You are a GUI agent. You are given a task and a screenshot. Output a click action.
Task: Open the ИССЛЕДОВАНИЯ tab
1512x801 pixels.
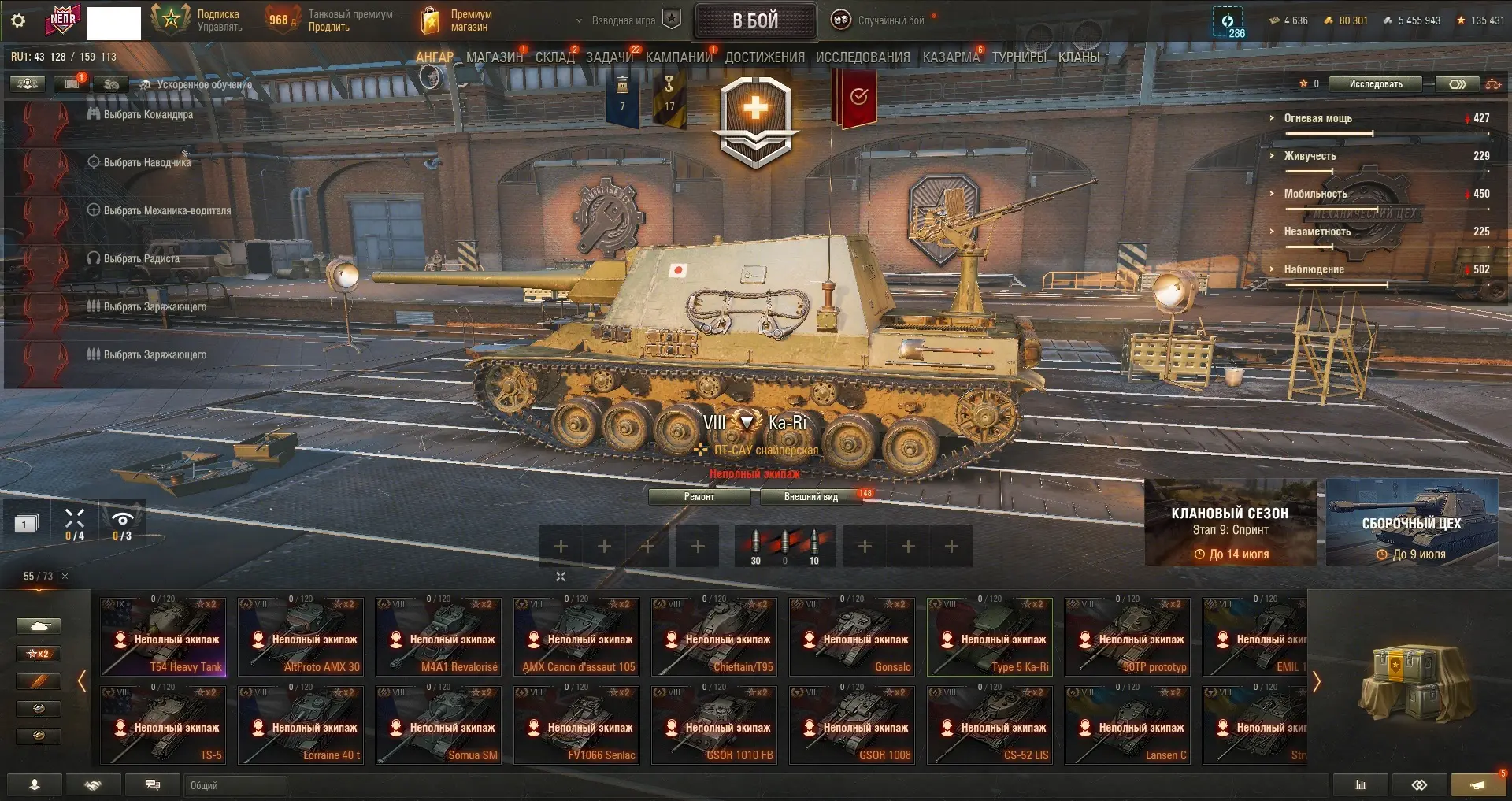tap(862, 57)
